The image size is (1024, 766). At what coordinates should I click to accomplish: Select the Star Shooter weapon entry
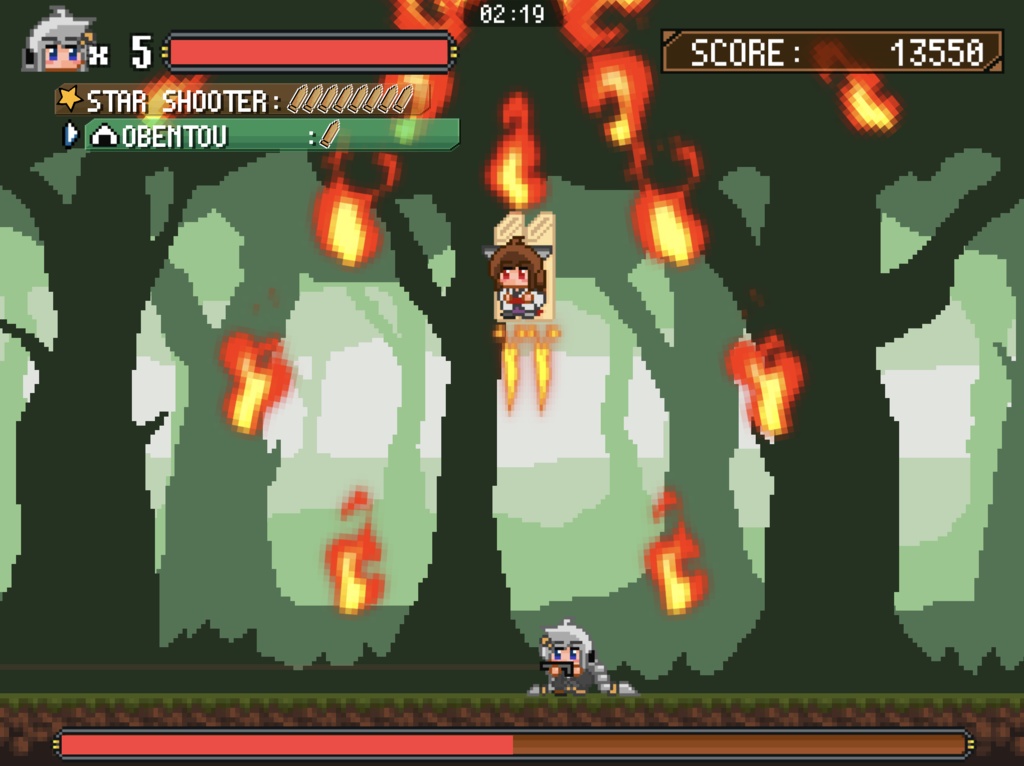(240, 100)
